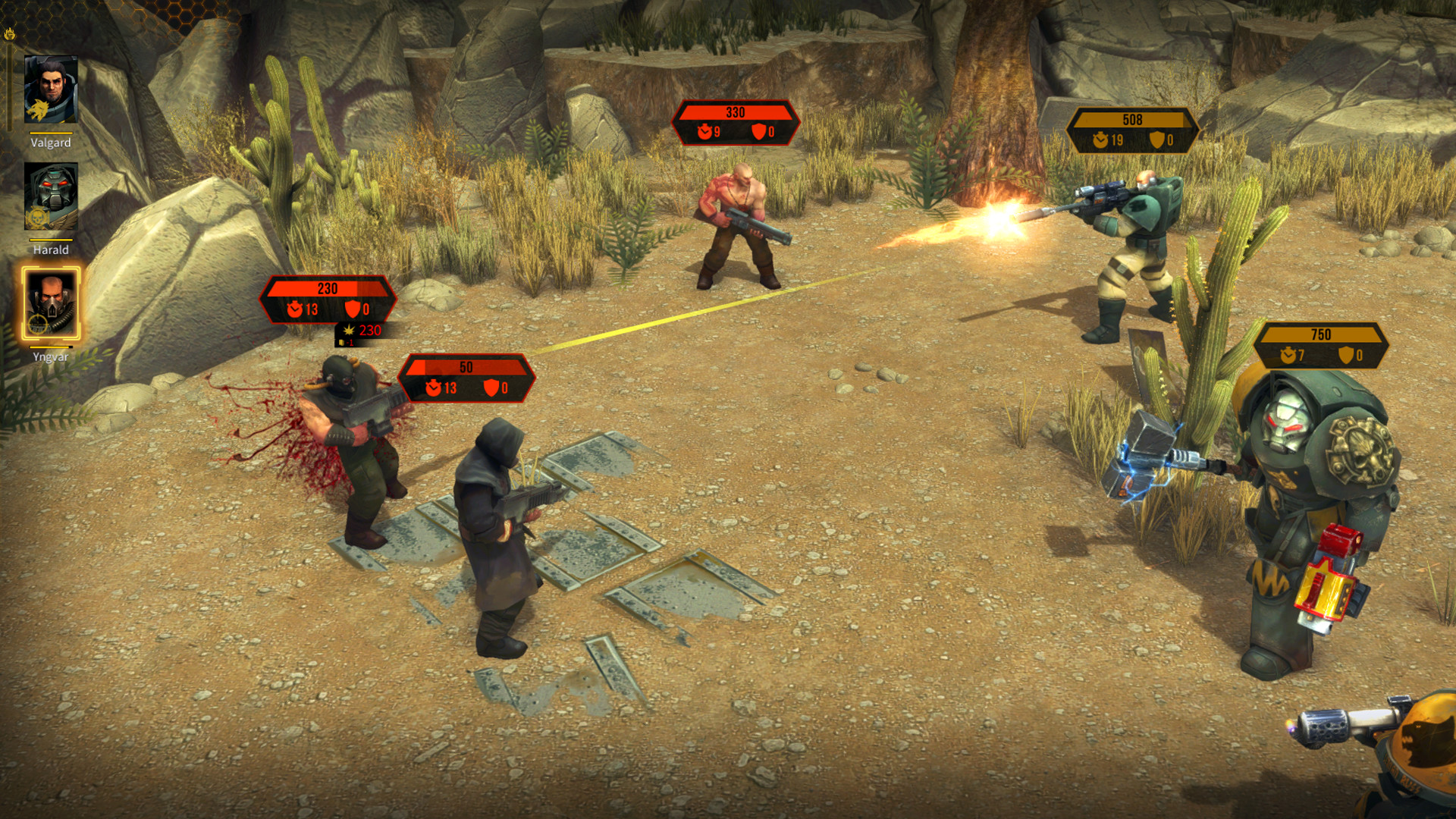
Task: Switch control to Harald via his portrait
Action: (52, 201)
